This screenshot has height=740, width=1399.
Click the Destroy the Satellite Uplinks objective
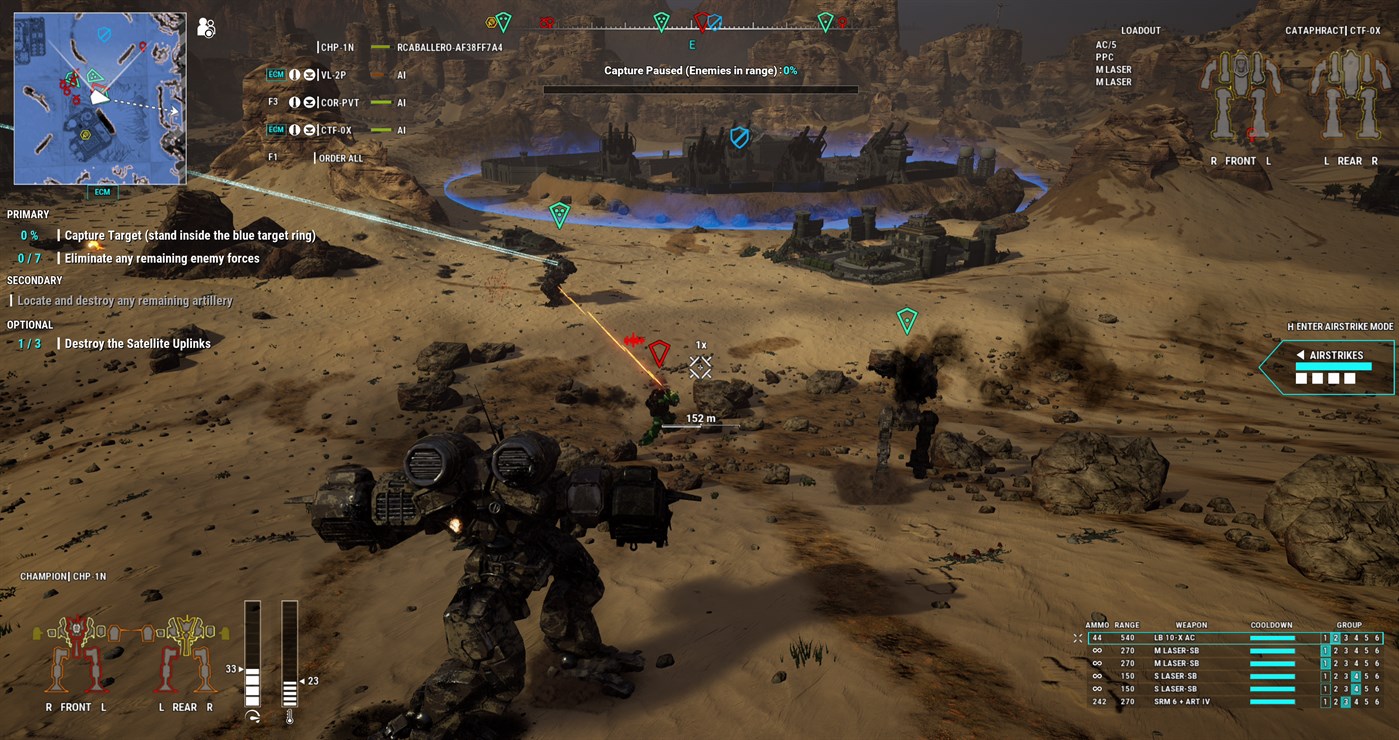coord(135,343)
